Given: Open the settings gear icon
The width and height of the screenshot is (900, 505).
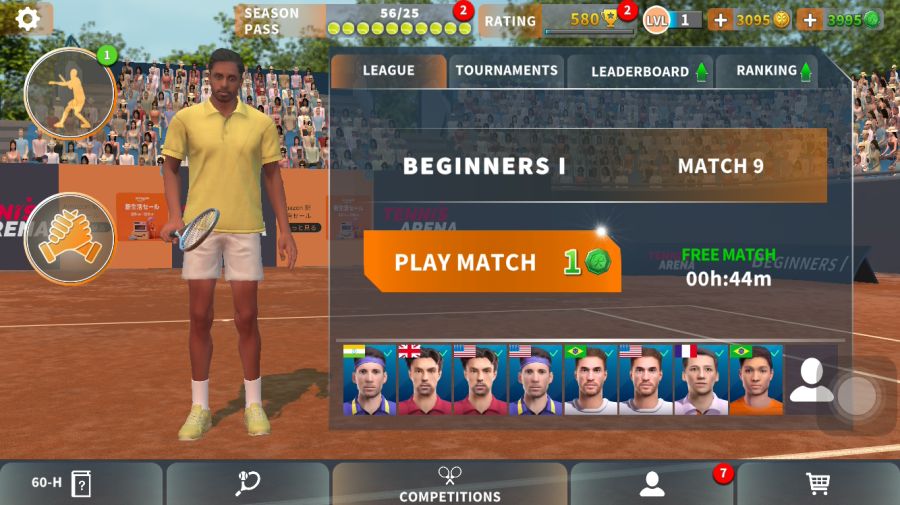Looking at the screenshot, I should [27, 18].
